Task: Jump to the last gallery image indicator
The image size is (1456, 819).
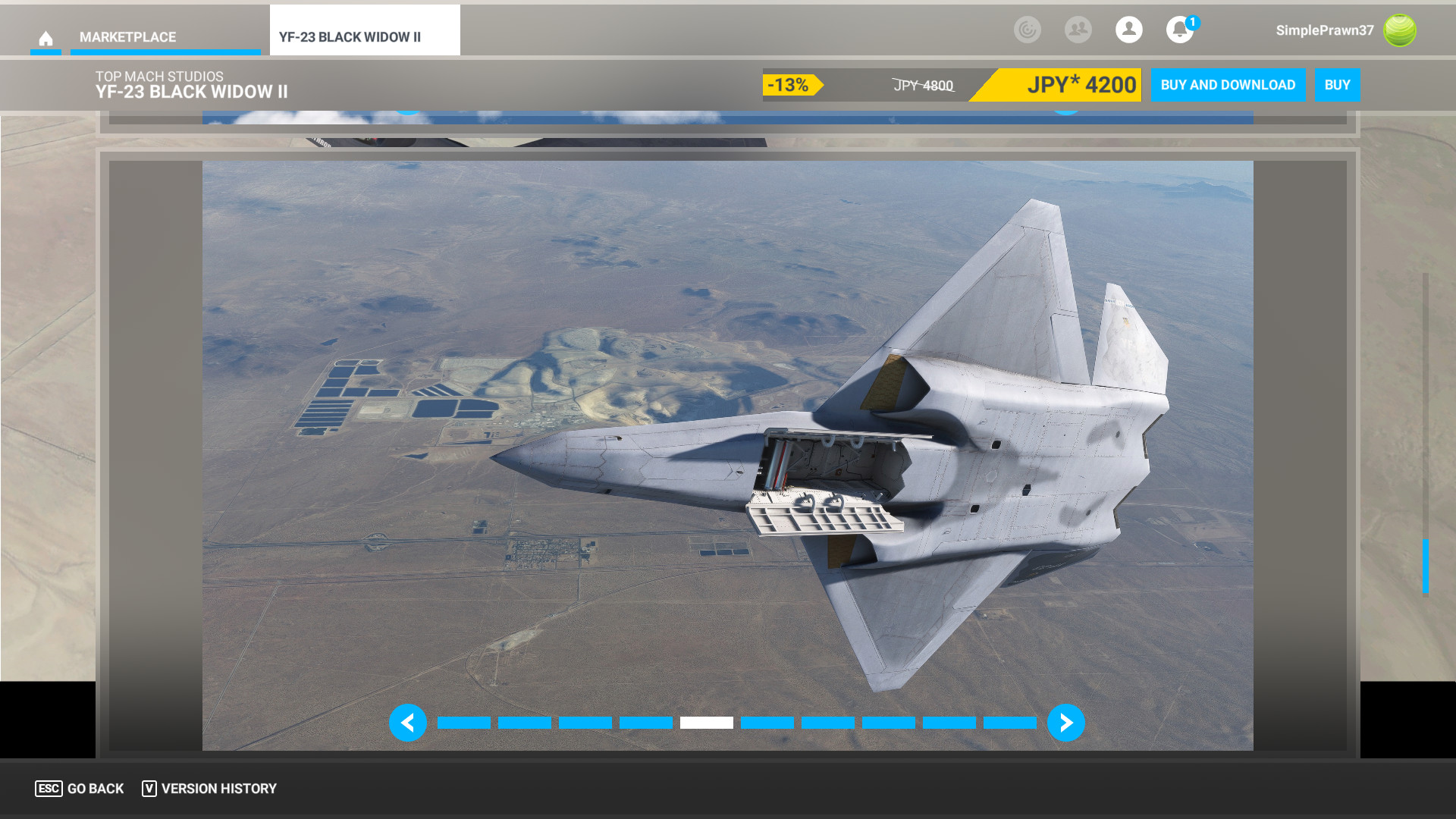Action: 1009,723
